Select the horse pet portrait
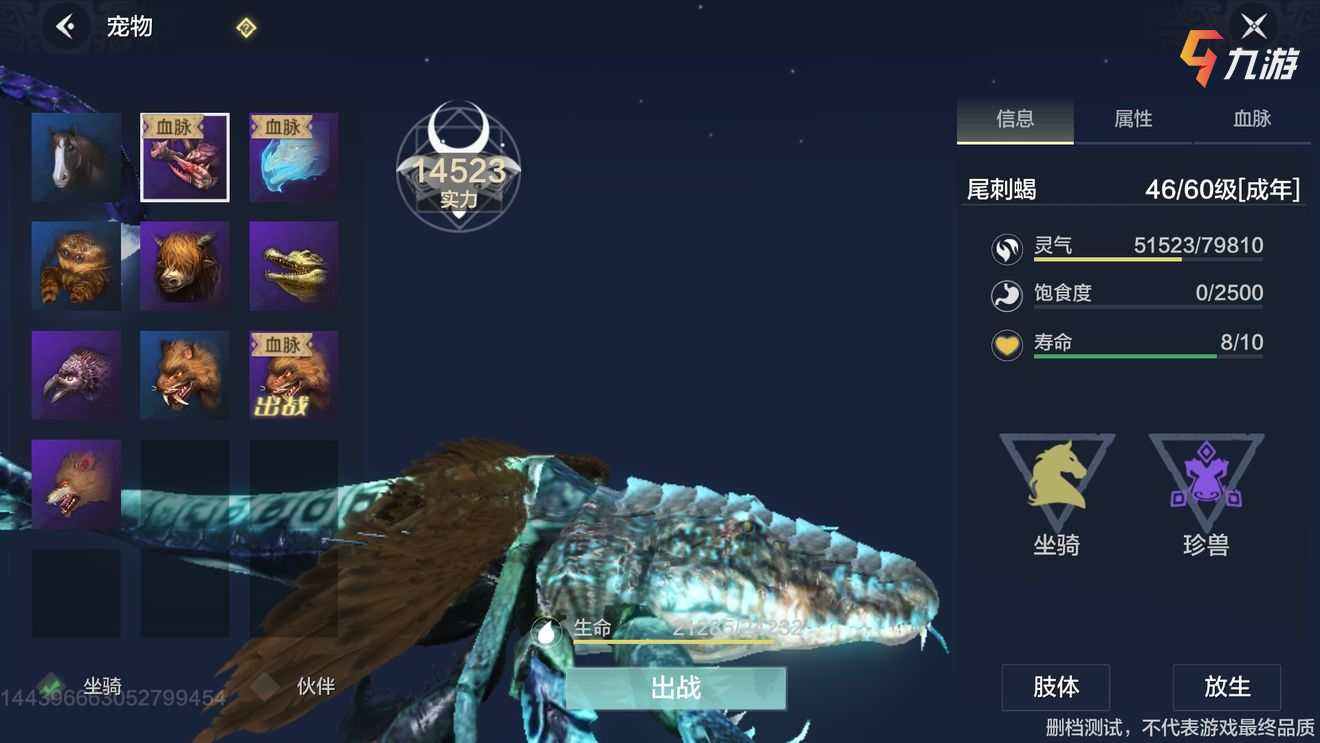The height and width of the screenshot is (743, 1320). pos(76,157)
